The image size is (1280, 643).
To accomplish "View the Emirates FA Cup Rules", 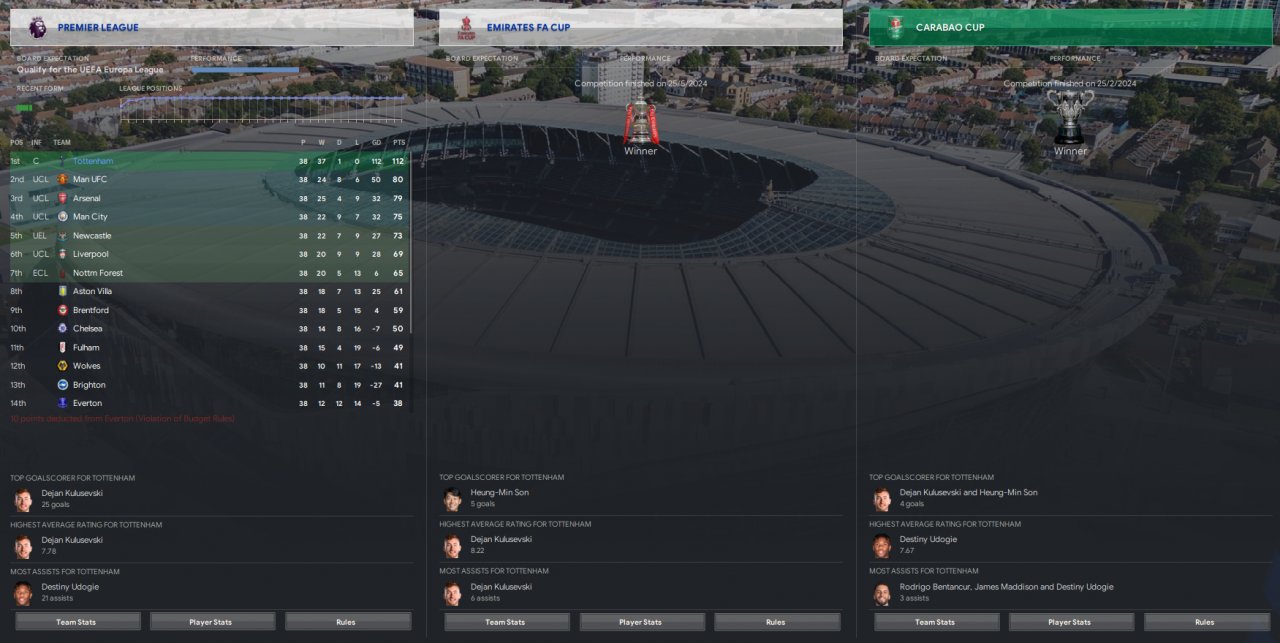I will pos(776,622).
